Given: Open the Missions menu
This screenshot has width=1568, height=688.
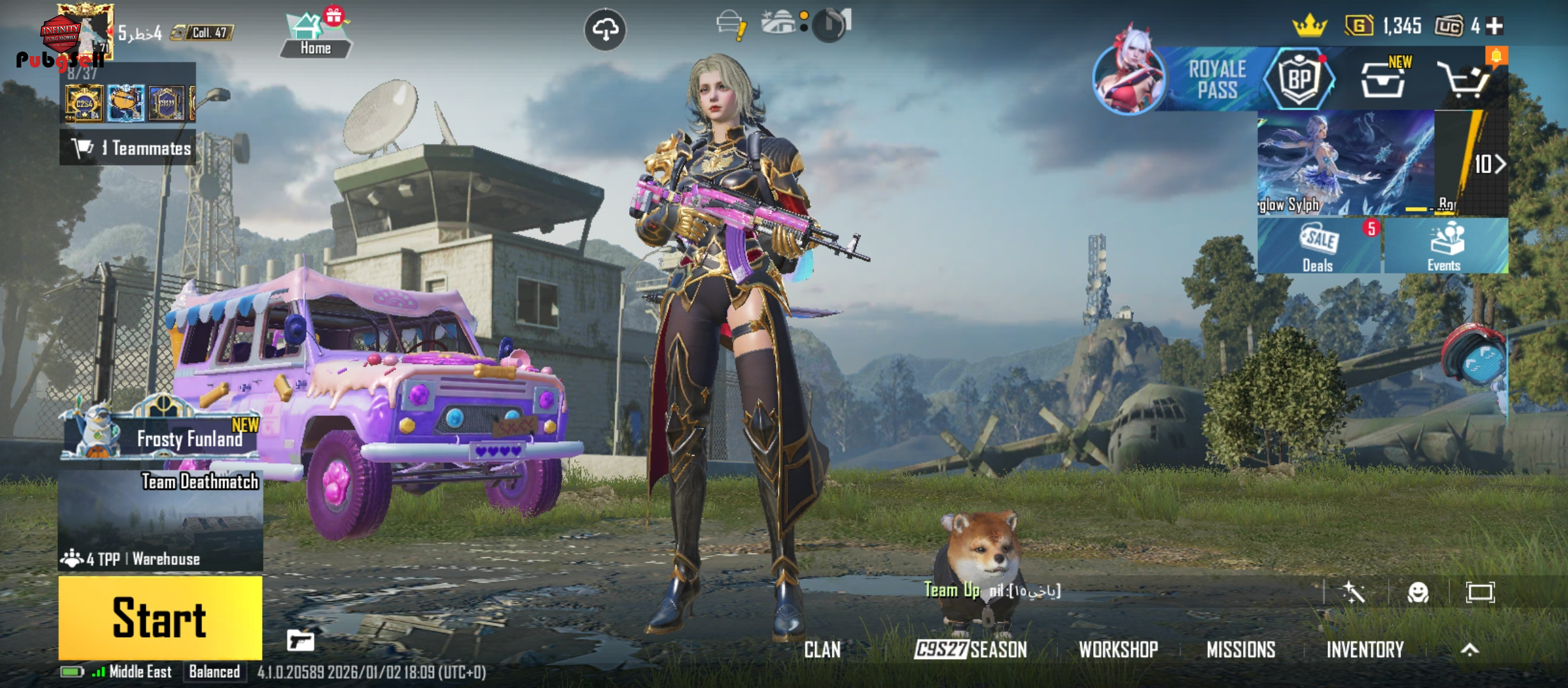Looking at the screenshot, I should pyautogui.click(x=1240, y=650).
